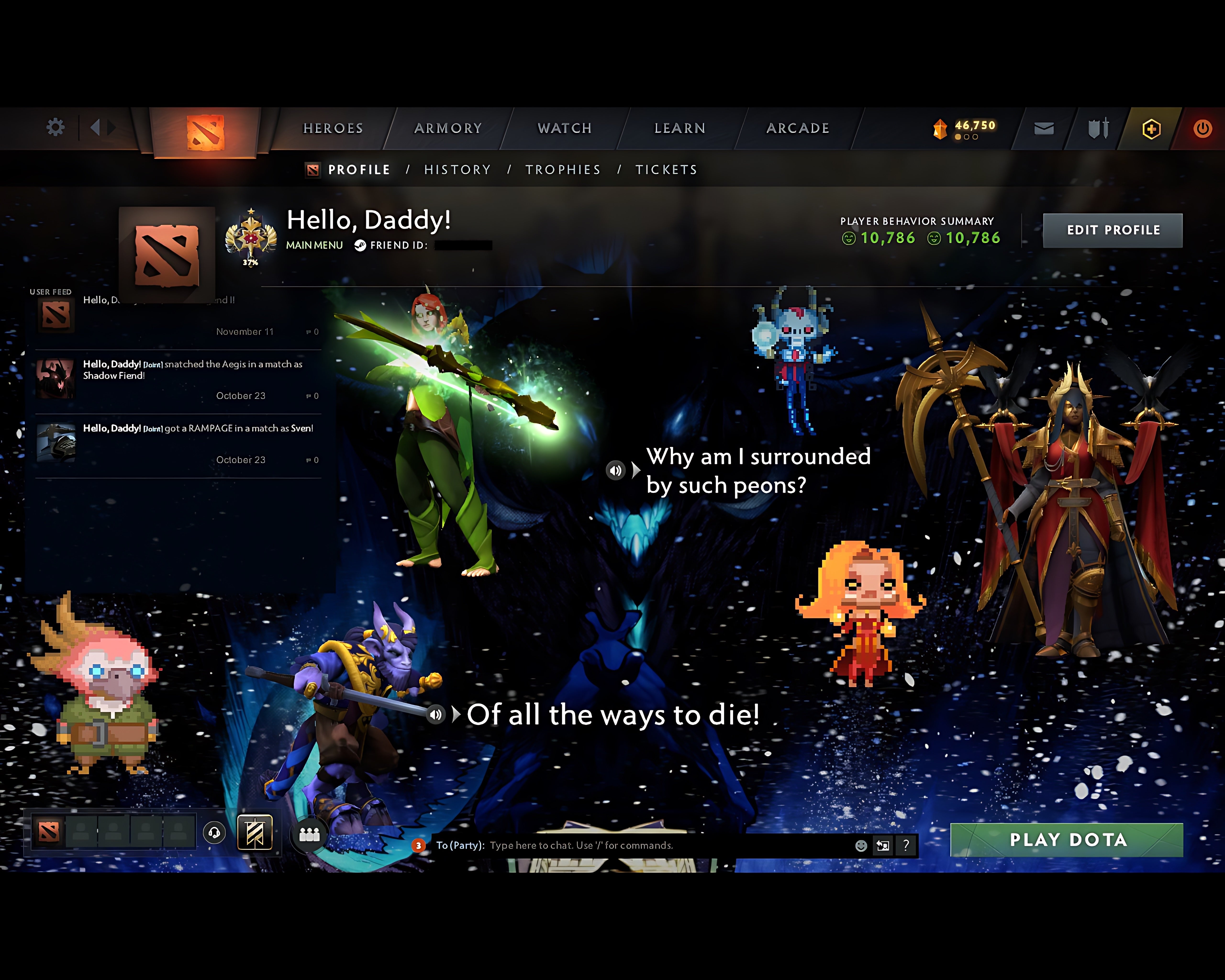1225x980 pixels.
Task: Mute the 'Why am I surrounded' voice line
Action: tap(616, 470)
